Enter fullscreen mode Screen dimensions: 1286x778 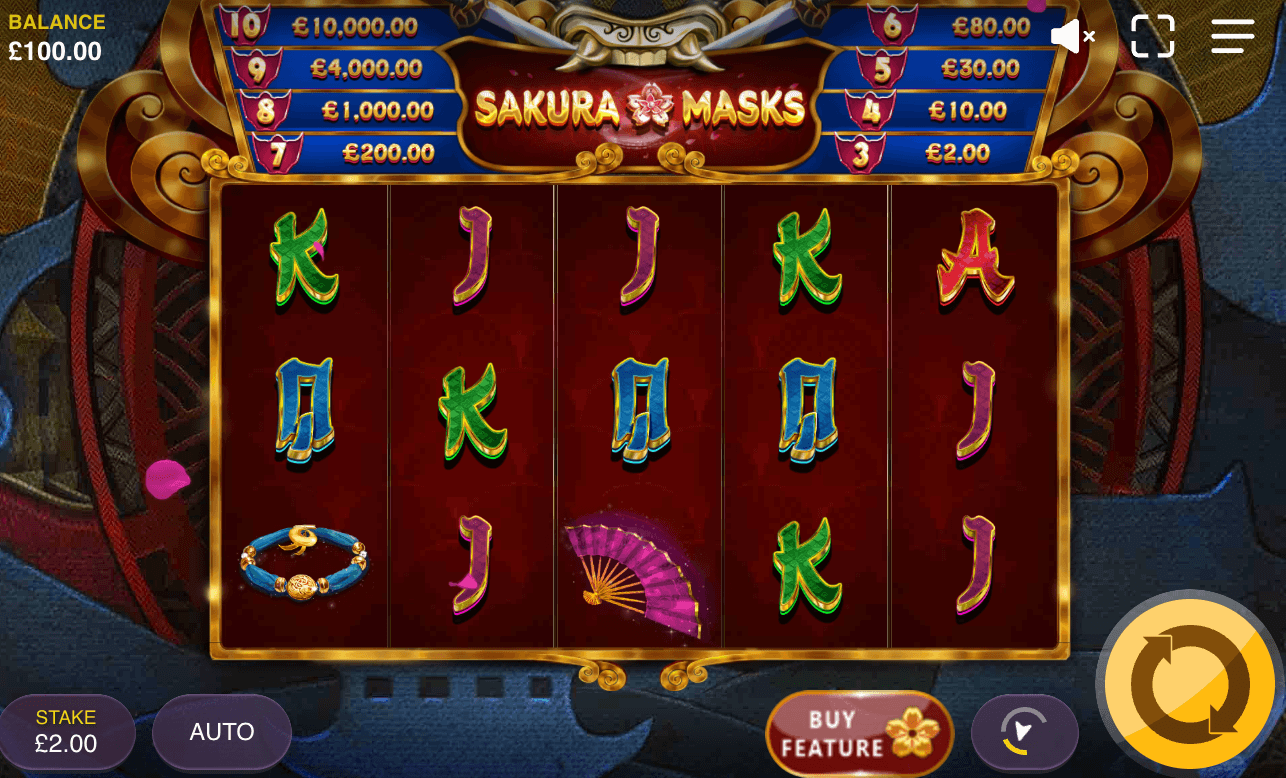click(1152, 37)
